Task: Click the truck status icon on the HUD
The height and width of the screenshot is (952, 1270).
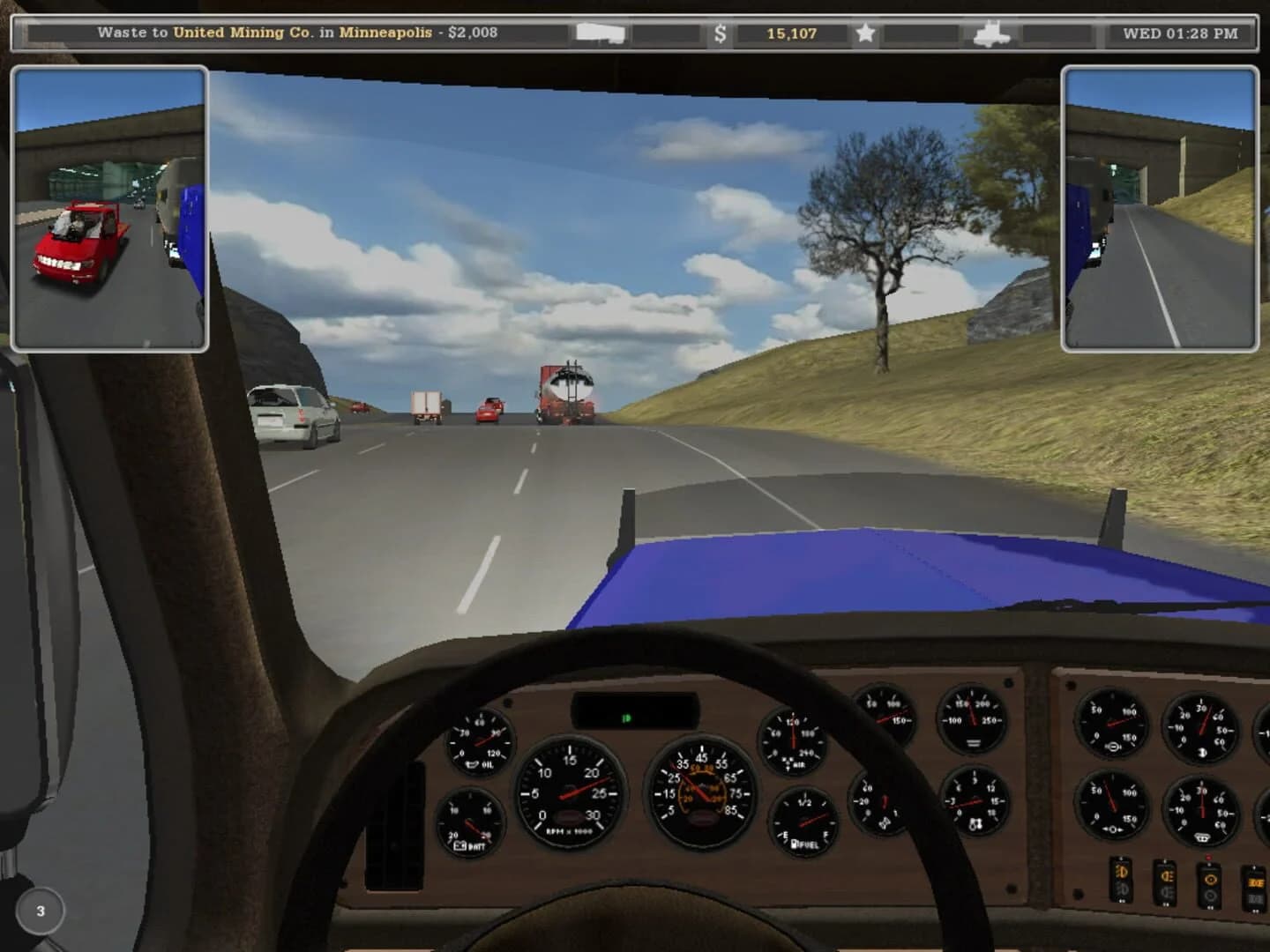Action: [x=992, y=33]
